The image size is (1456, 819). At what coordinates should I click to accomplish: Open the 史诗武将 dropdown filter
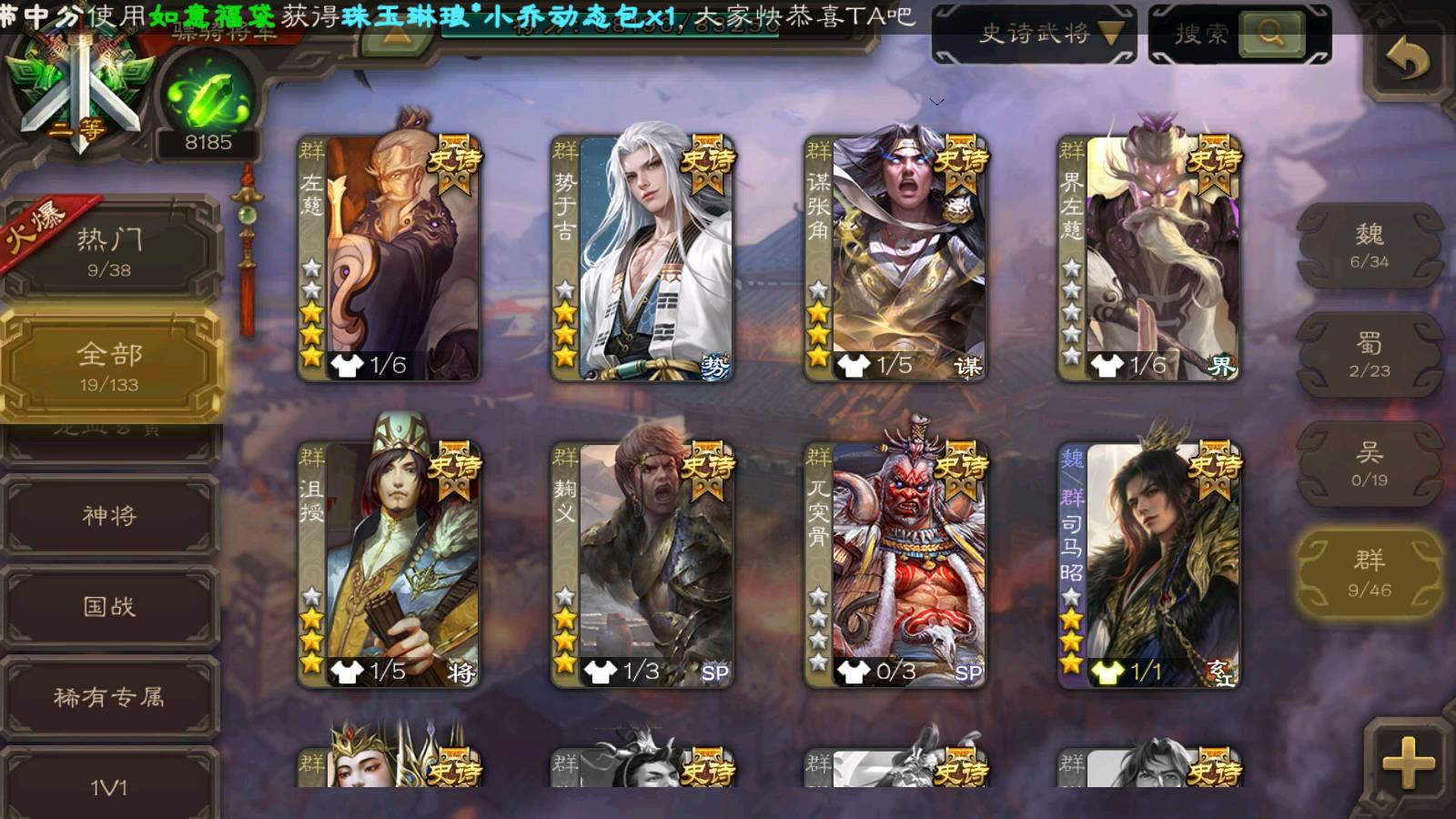click(1035, 35)
